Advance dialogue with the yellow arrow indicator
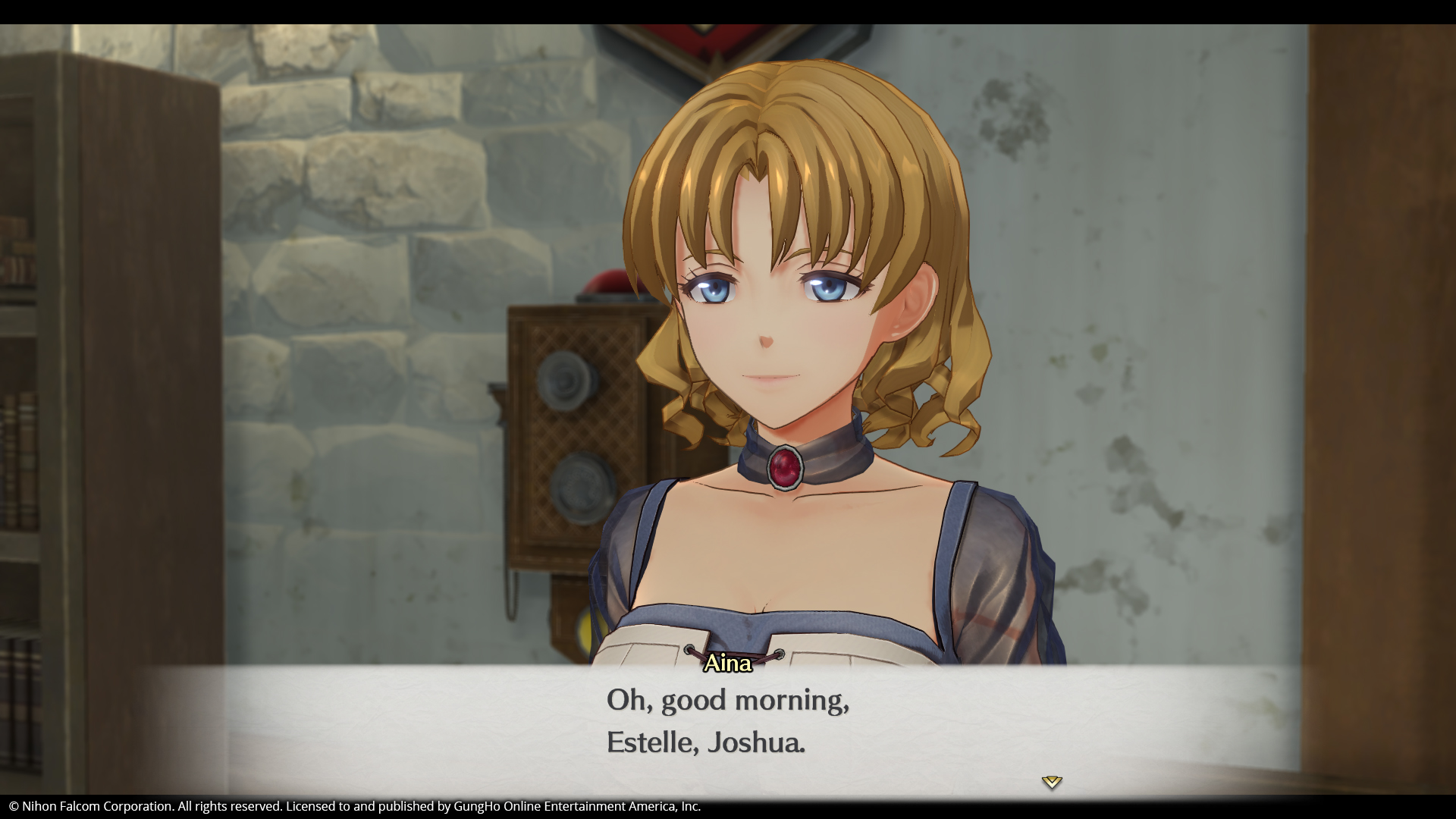This screenshot has width=1456, height=819. (1051, 781)
